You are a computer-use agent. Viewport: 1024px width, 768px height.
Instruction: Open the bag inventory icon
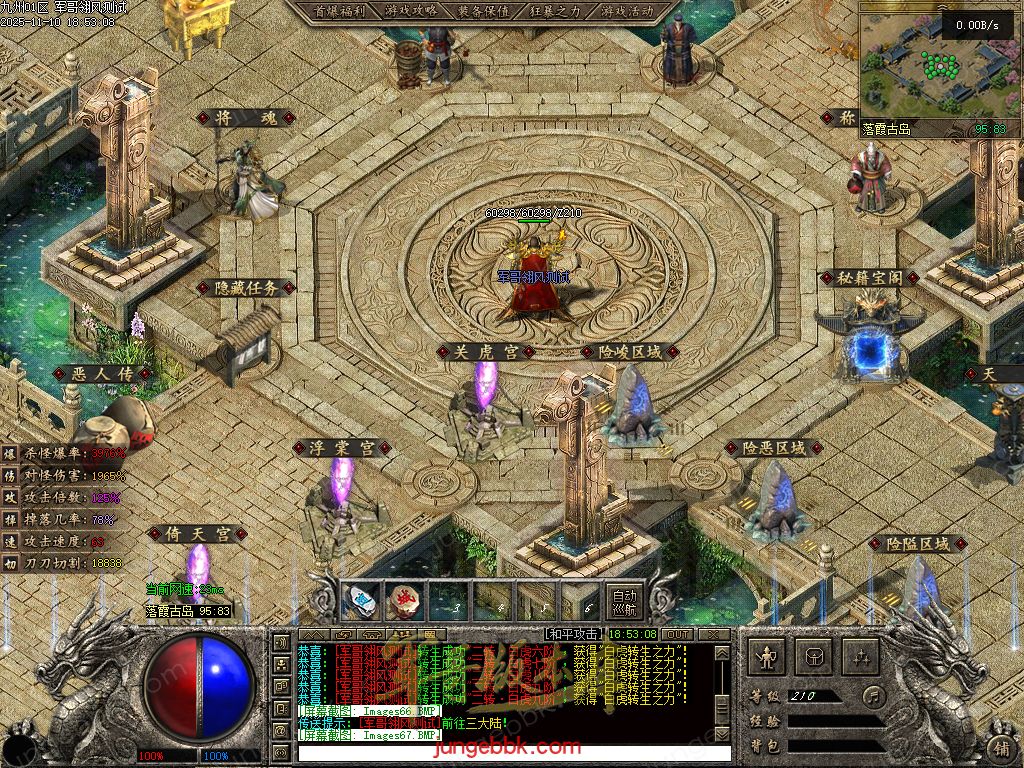(814, 657)
